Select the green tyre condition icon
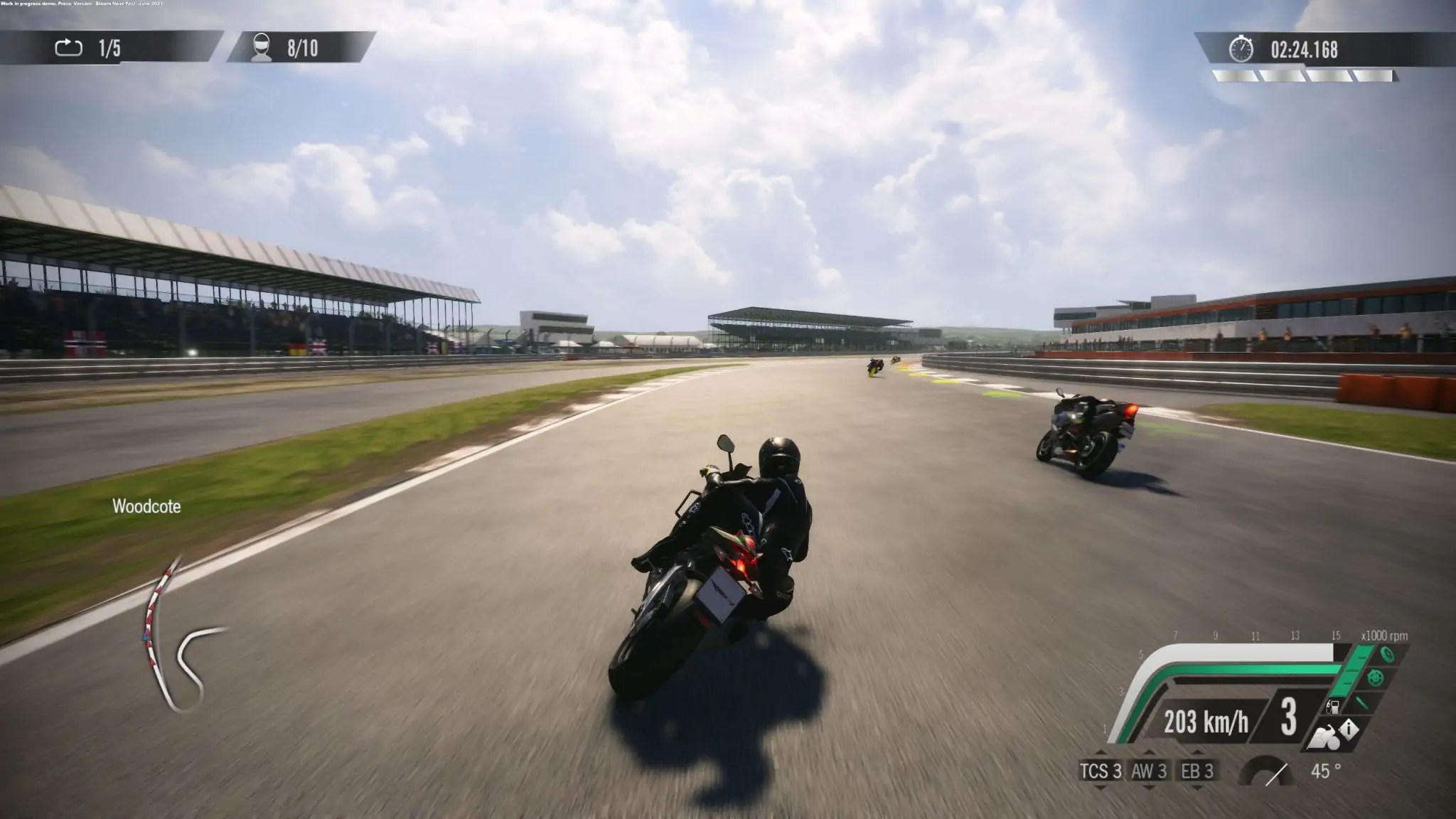This screenshot has width=1456, height=819. (1387, 655)
